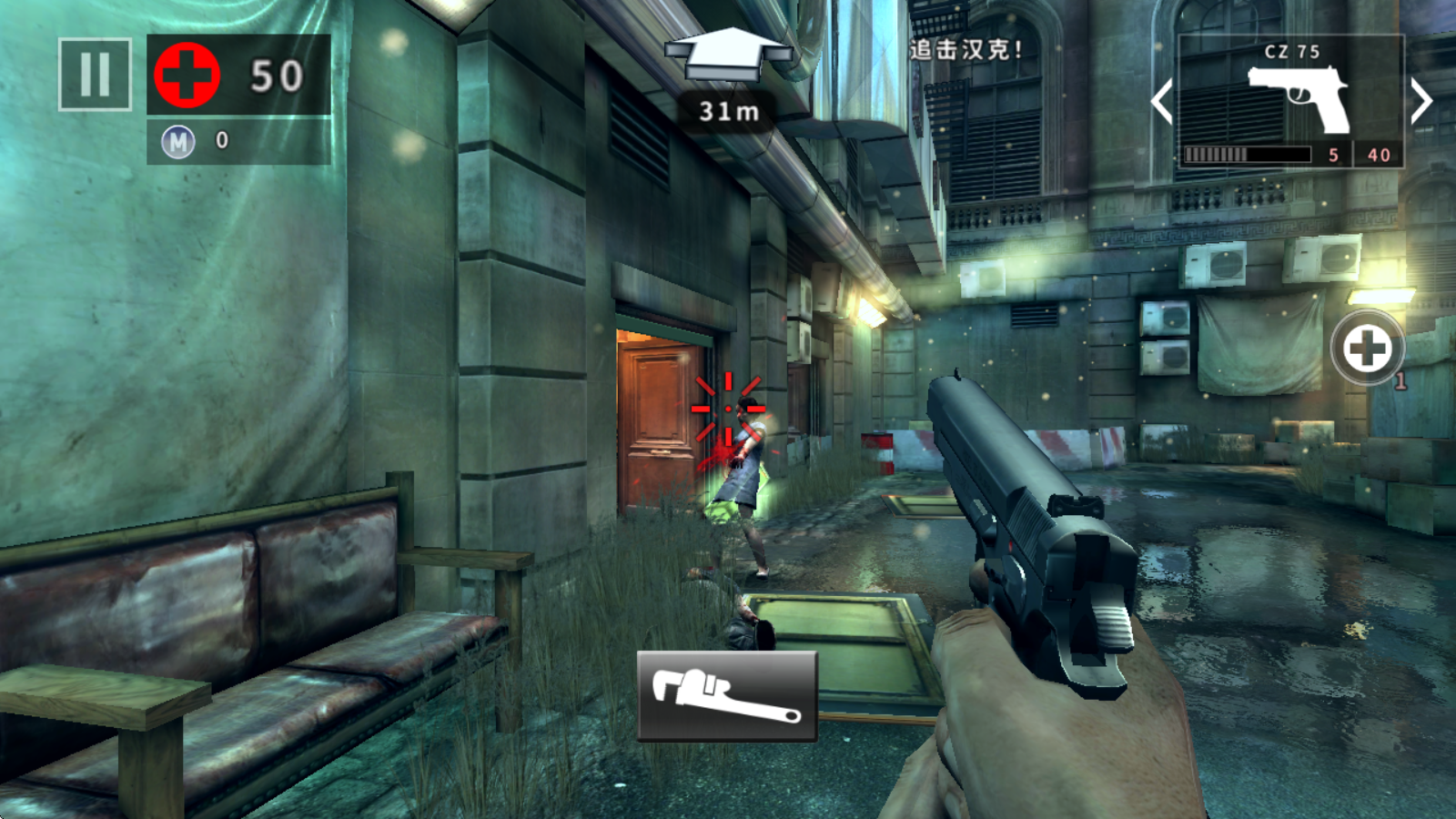The image size is (1456, 819).
Task: Pause the game
Action: point(95,75)
